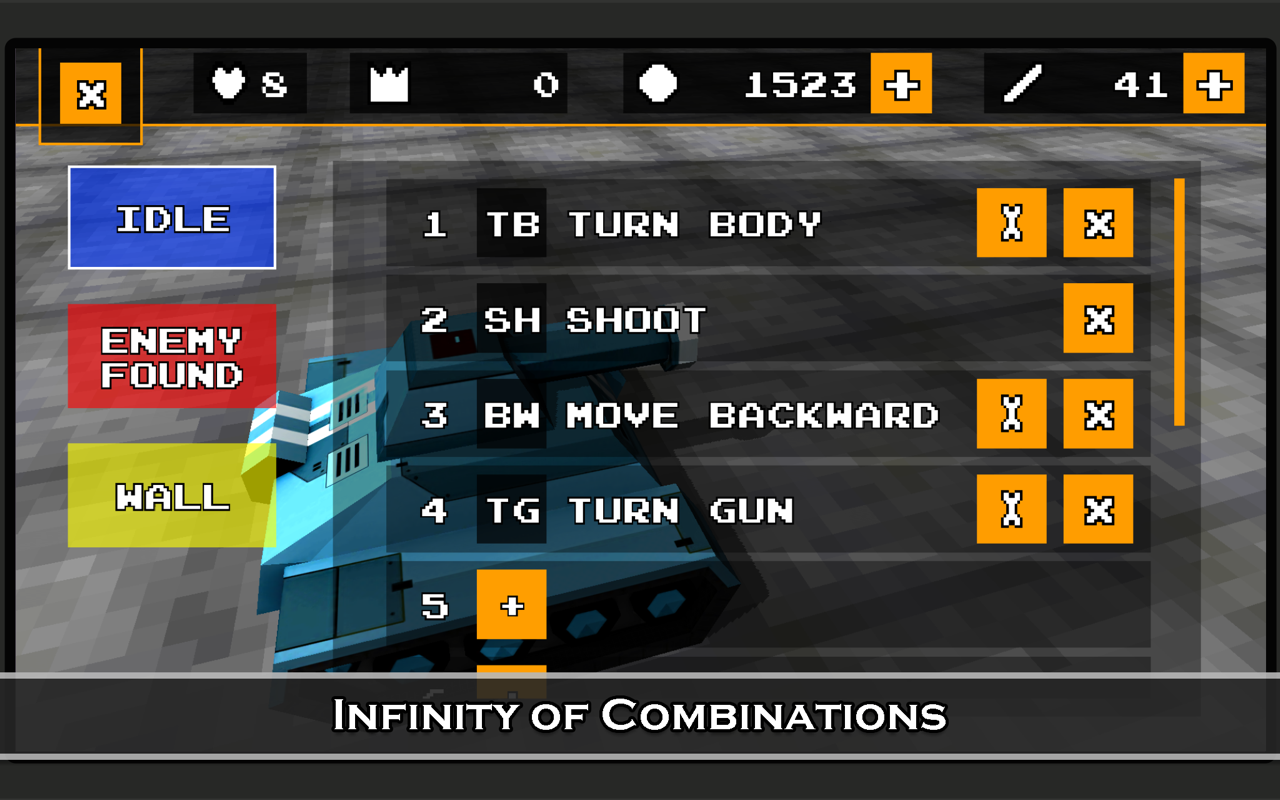1280x800 pixels.
Task: Select the BW move backward command icon
Action: (x=511, y=415)
